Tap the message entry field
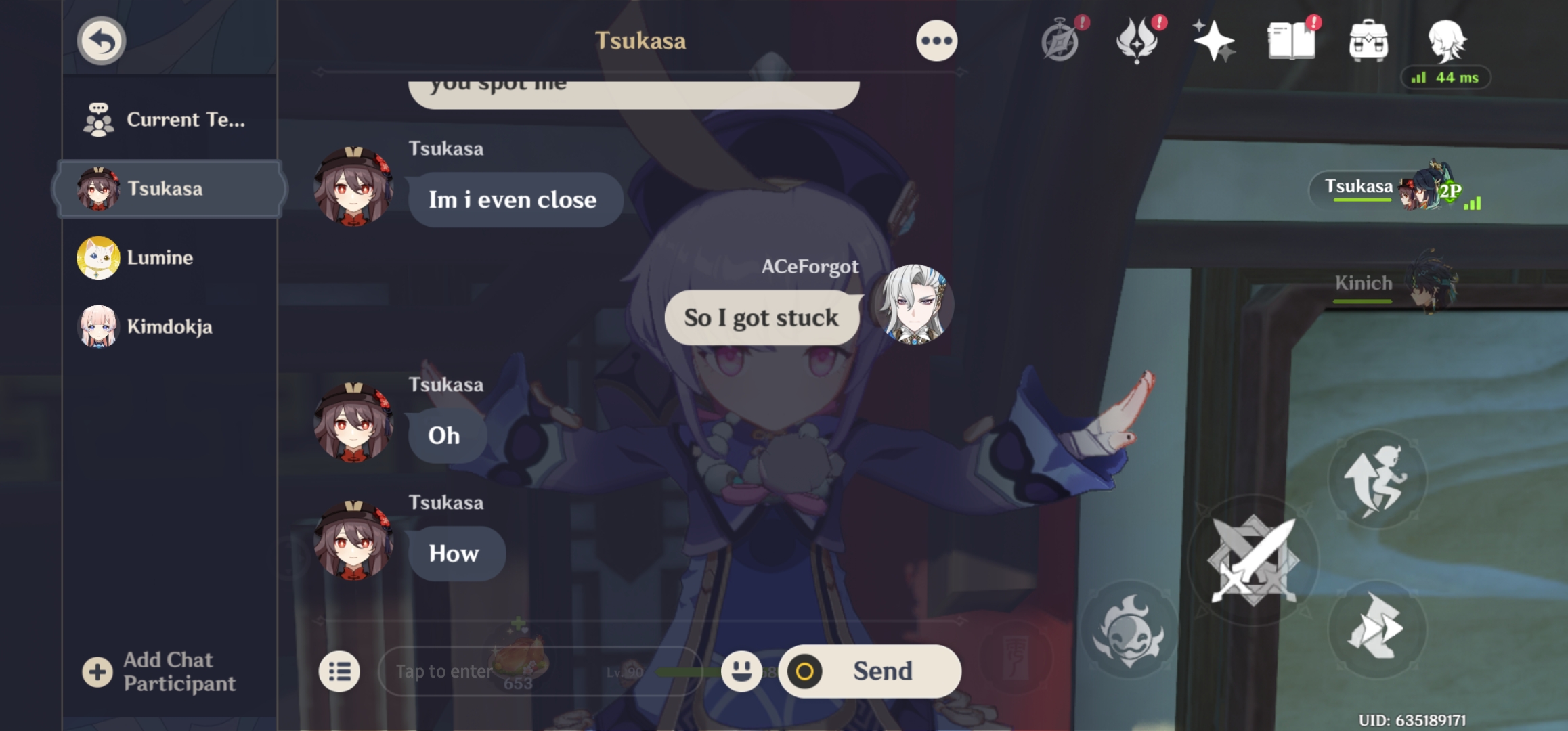 tap(508, 671)
